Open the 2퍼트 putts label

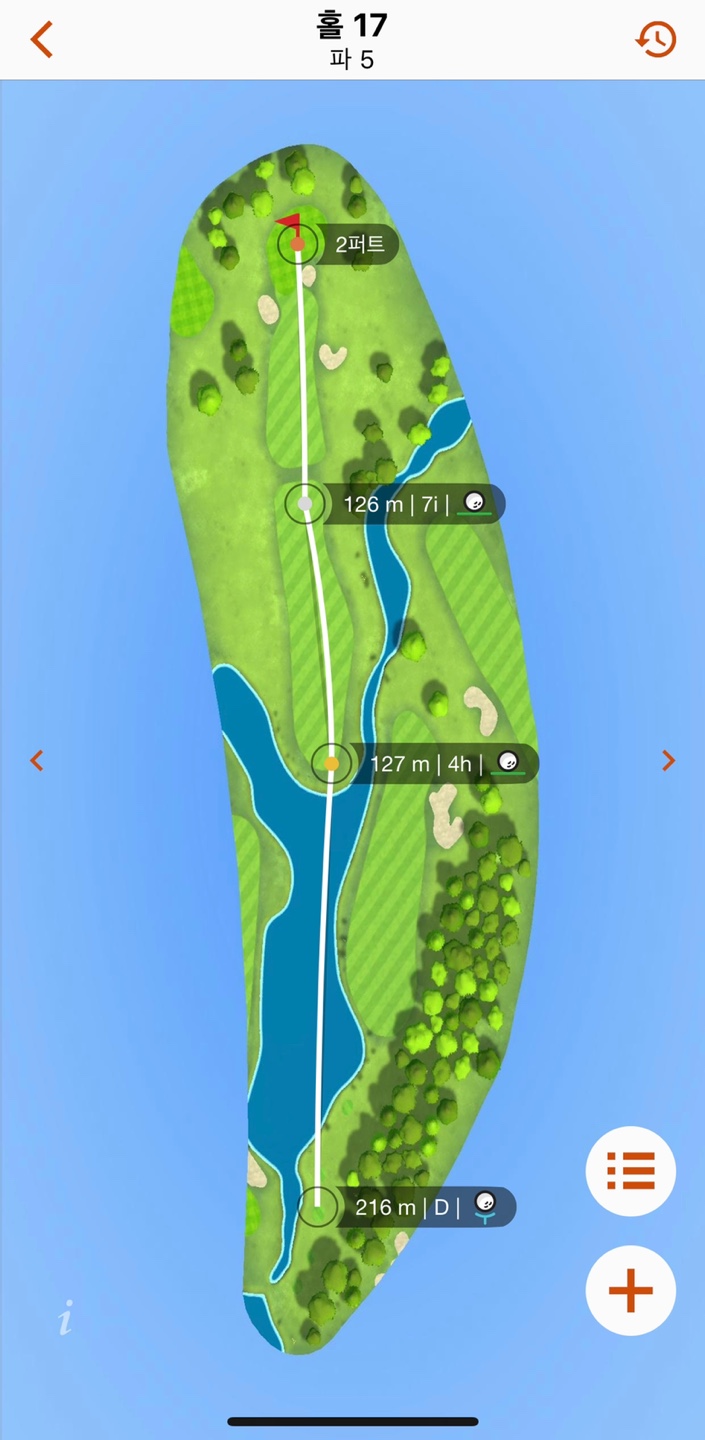pyautogui.click(x=360, y=244)
